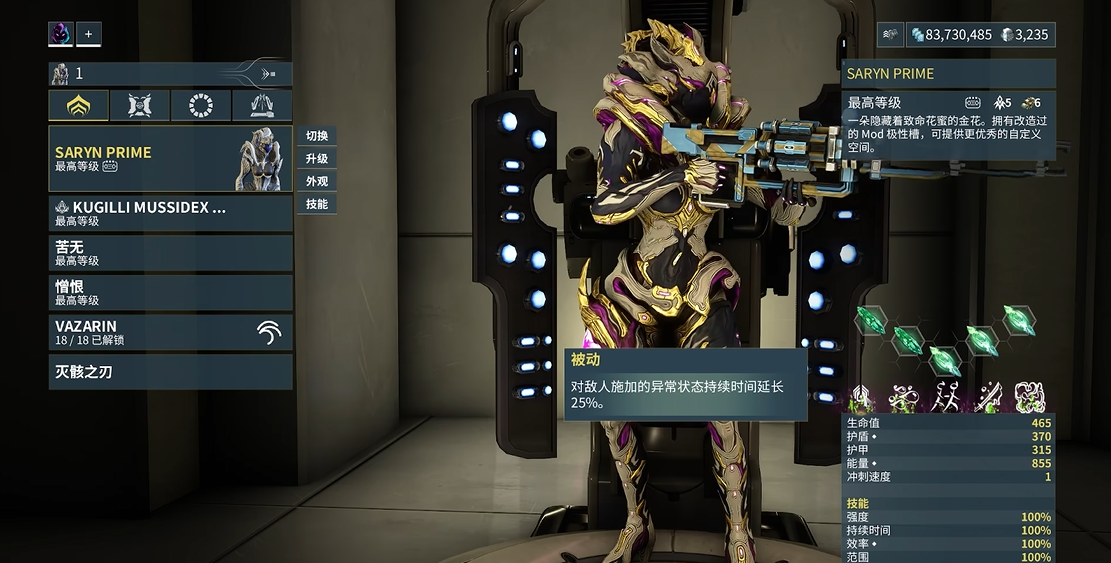Click the passive ability lotus icon
The width and height of the screenshot is (1111, 563).
[860, 398]
